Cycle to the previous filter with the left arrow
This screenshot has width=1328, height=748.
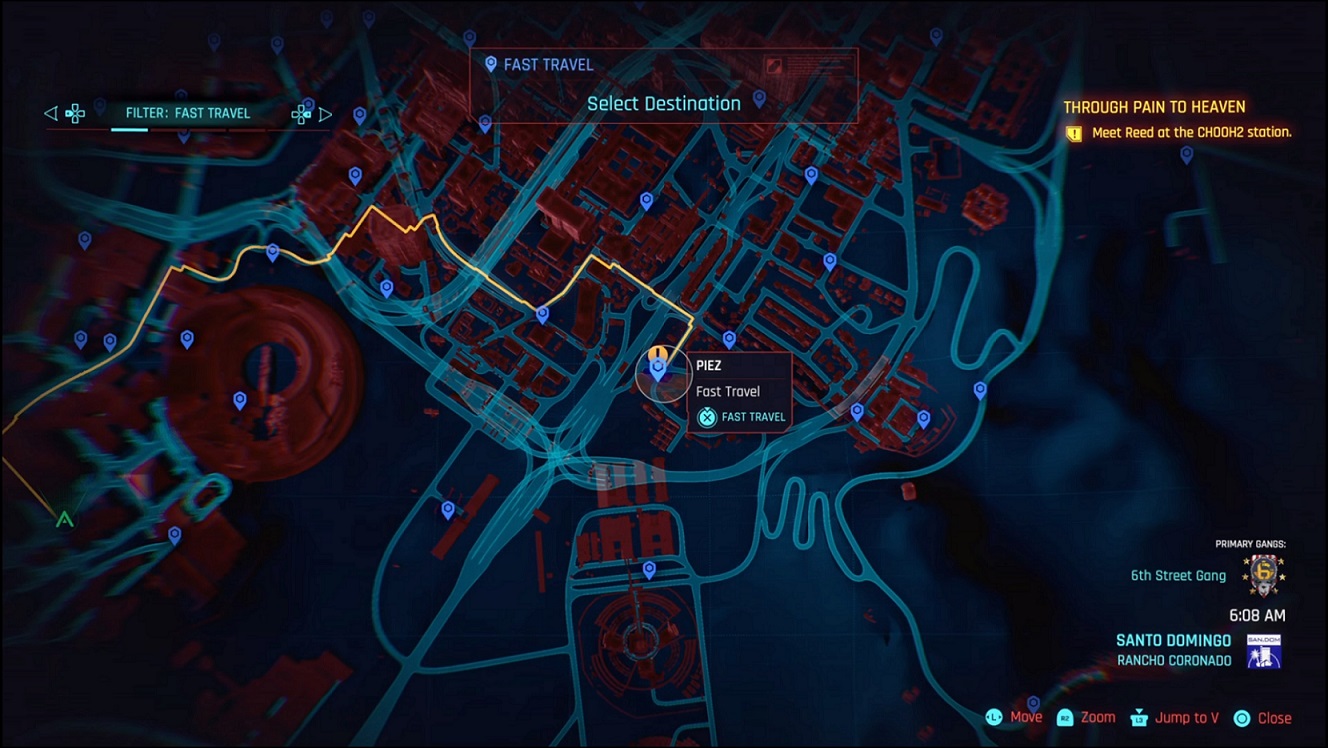click(x=50, y=113)
